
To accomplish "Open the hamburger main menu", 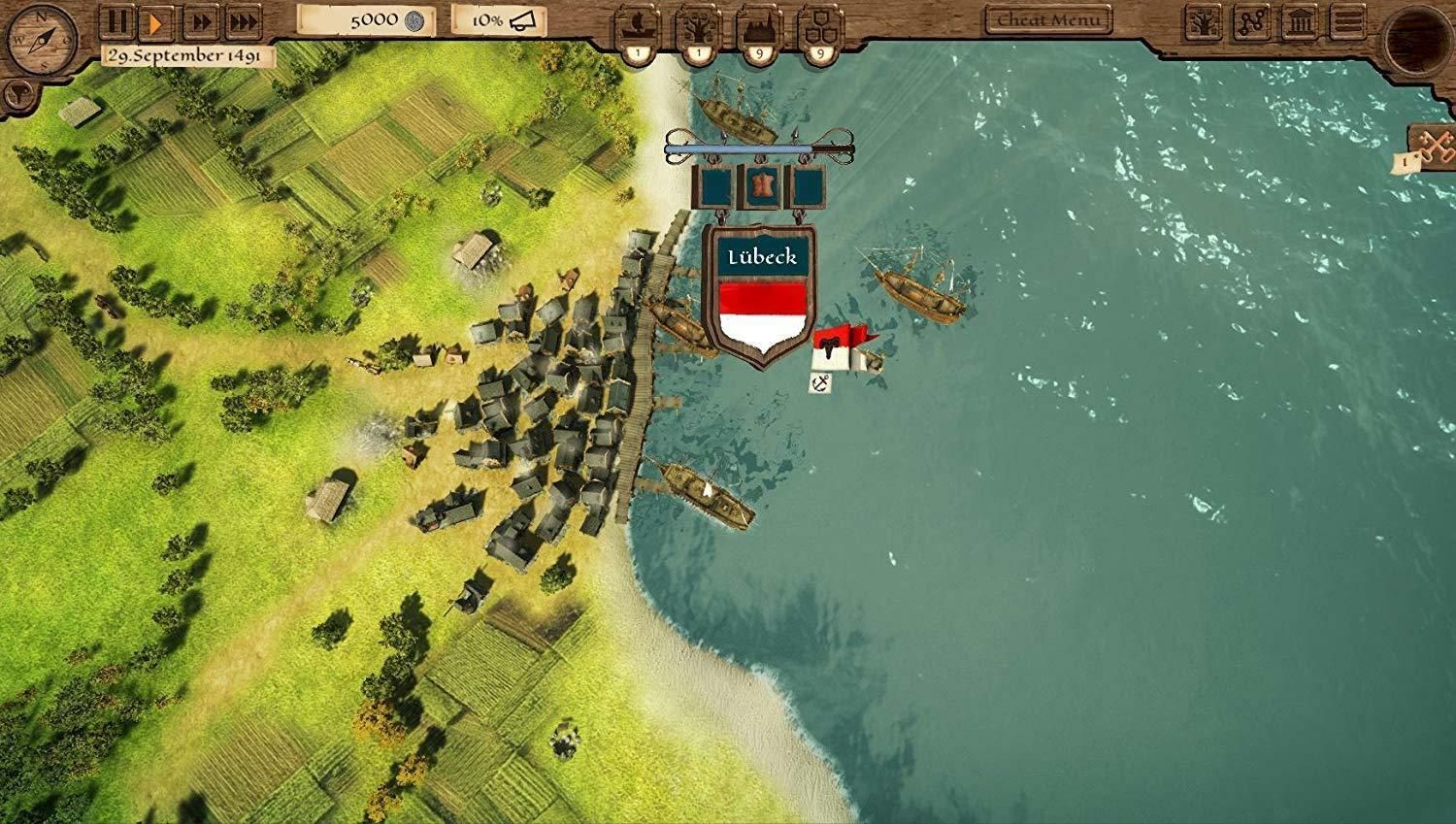I will [x=1347, y=22].
